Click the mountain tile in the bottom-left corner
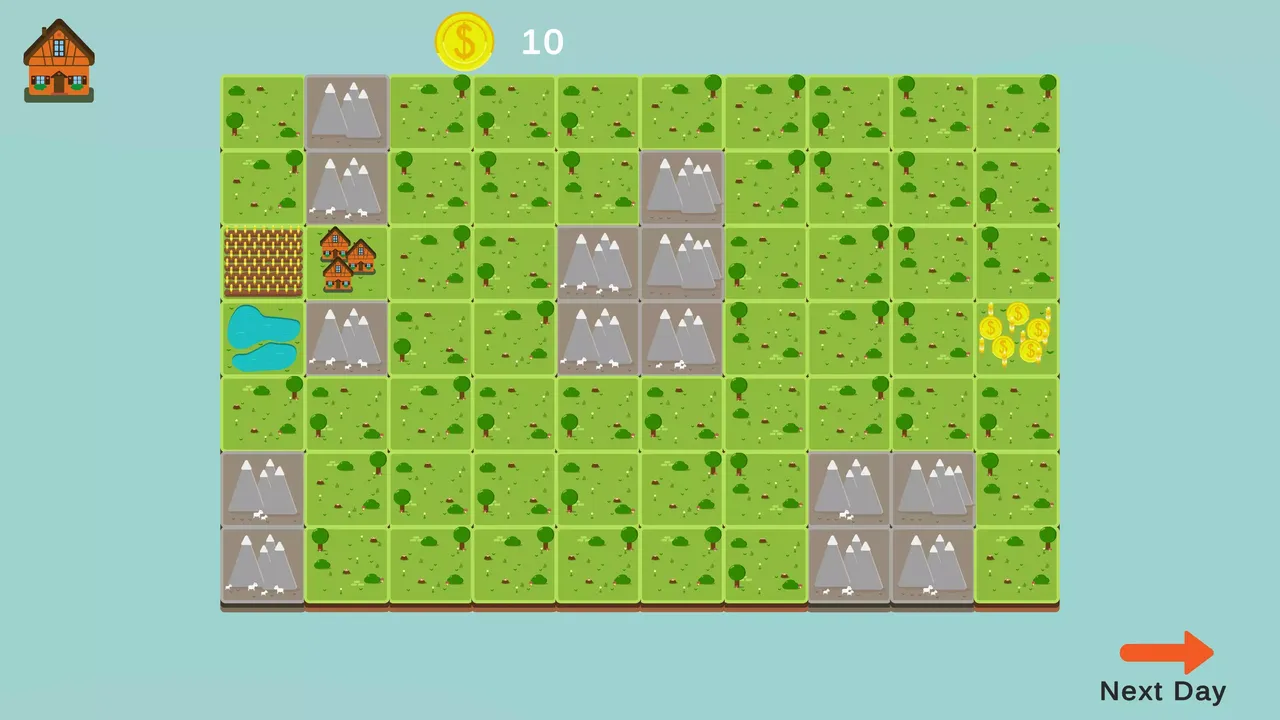The width and height of the screenshot is (1280, 720). pos(262,565)
